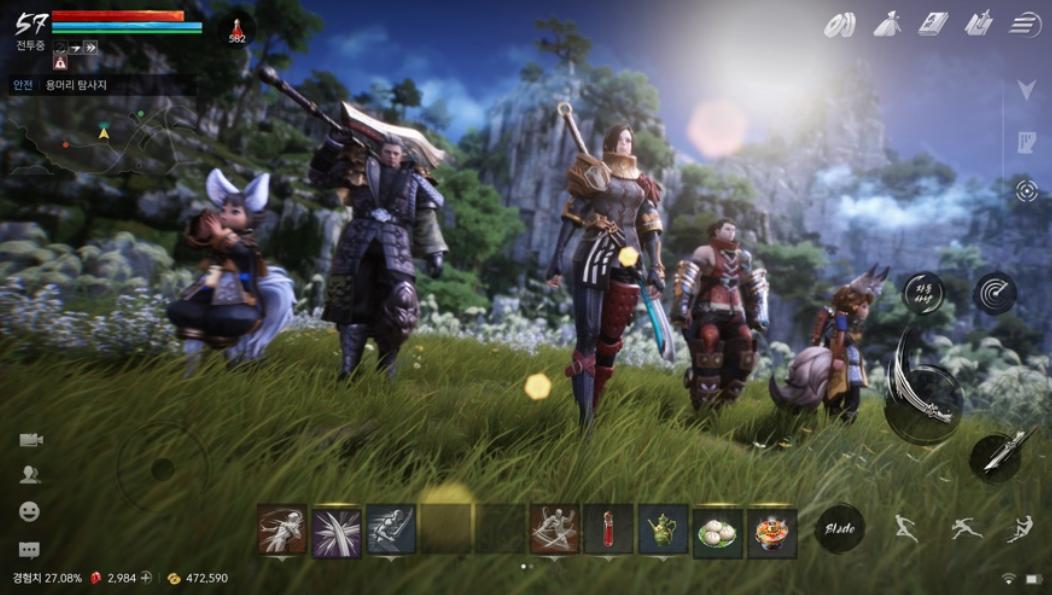Viewport: 1052px width, 595px height.
Task: Open the inventory bag icon
Action: 887,24
